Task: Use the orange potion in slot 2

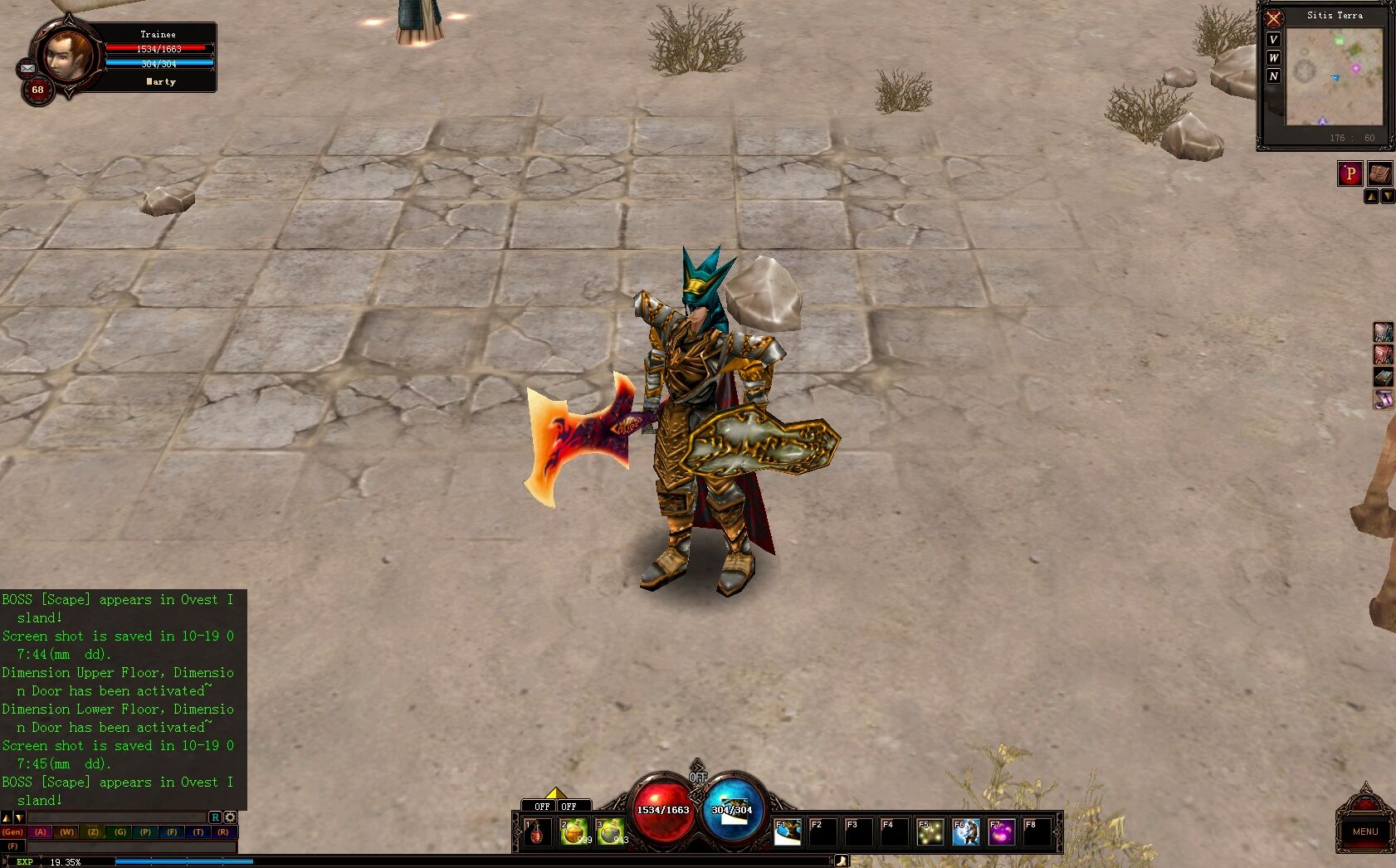Action: (574, 832)
